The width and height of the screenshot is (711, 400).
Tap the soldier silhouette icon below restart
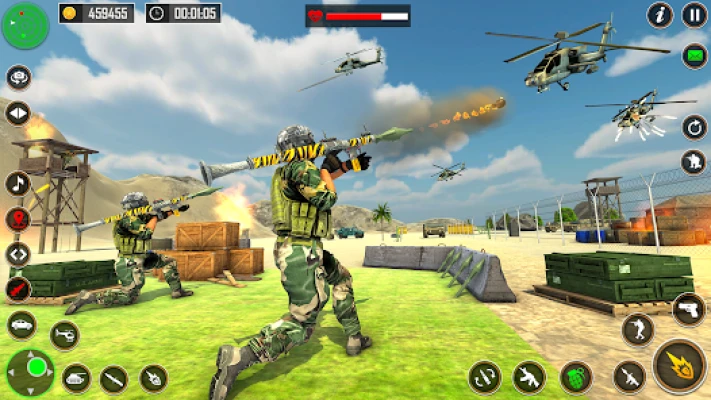[693, 162]
